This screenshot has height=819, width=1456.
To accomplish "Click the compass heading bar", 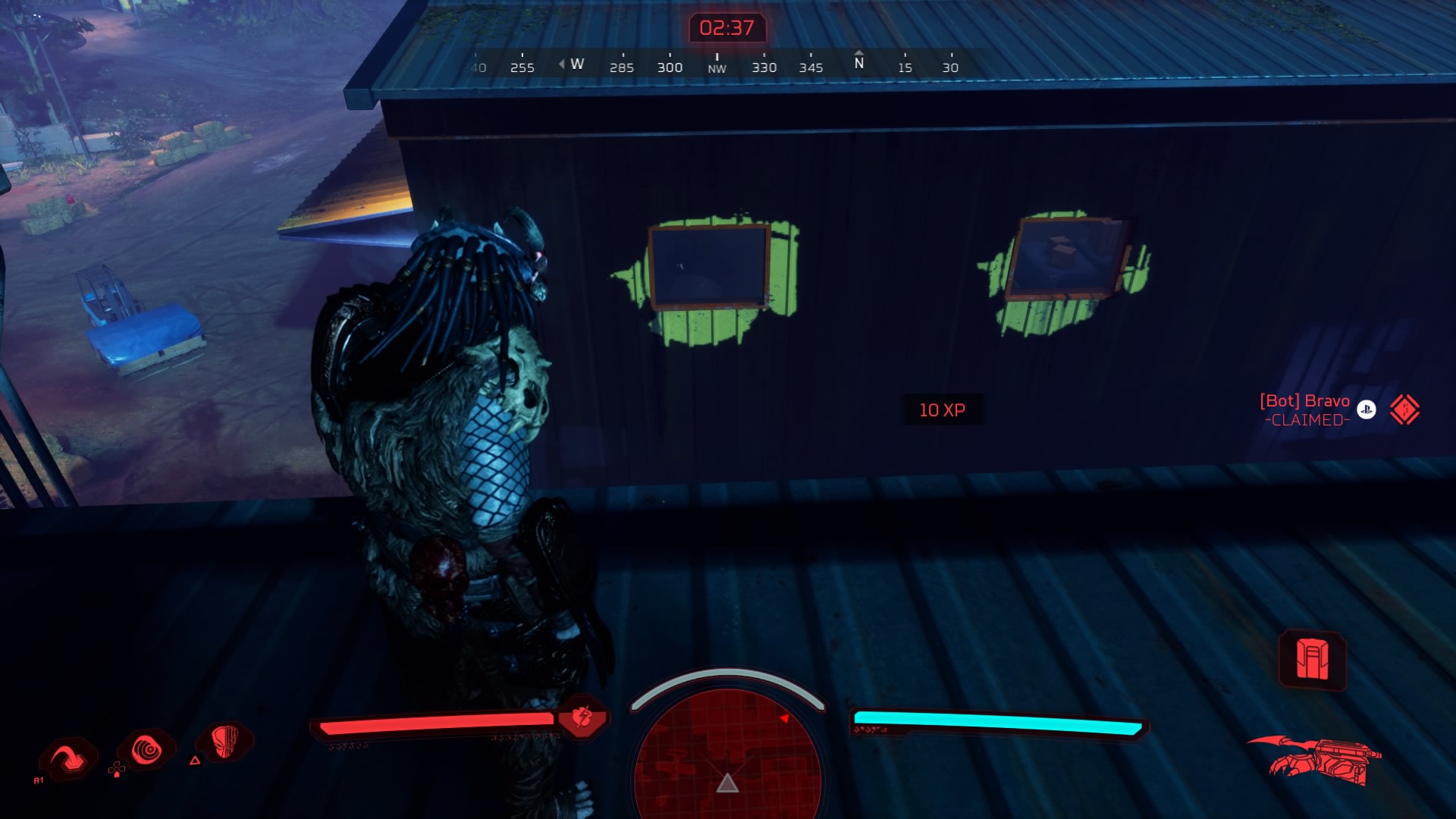I will 716,65.
